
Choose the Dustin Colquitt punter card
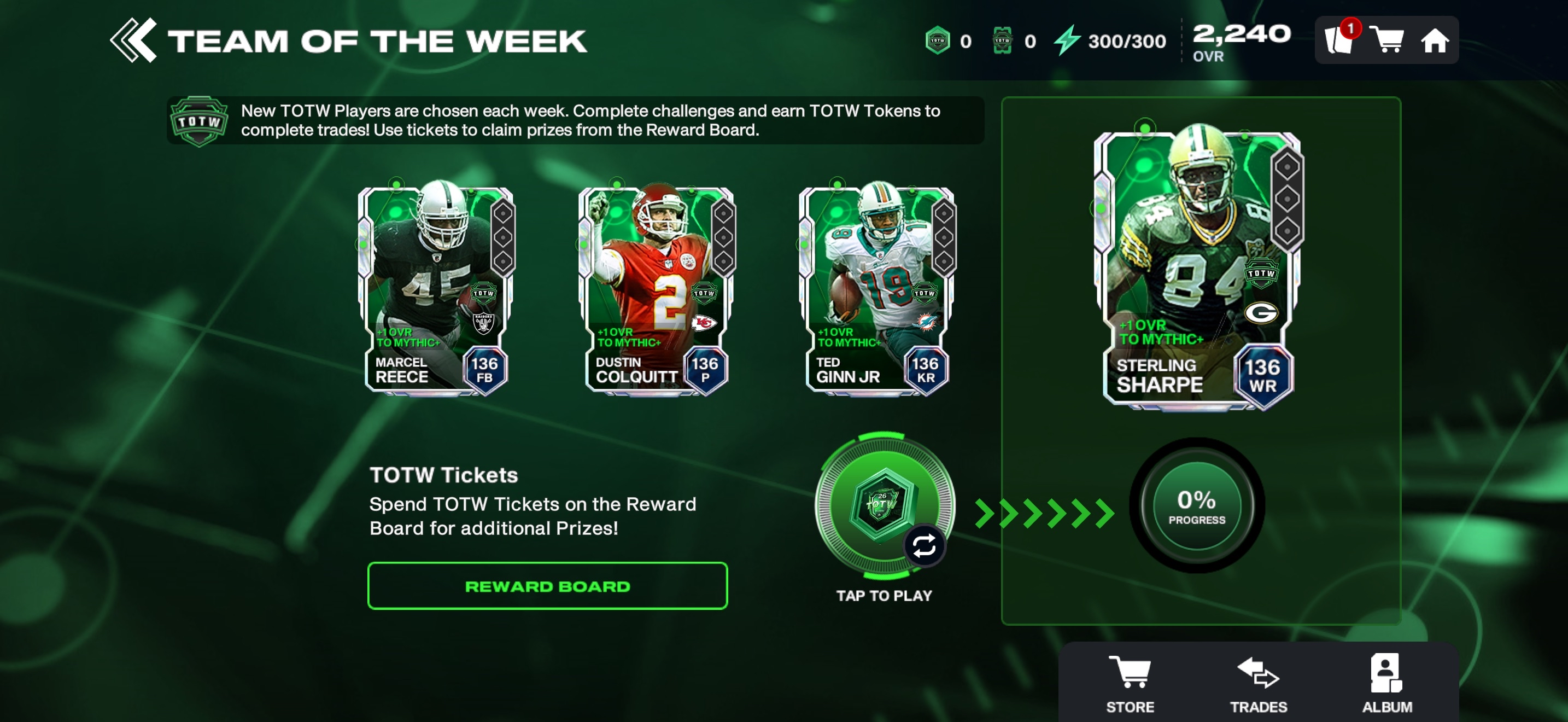pos(656,289)
